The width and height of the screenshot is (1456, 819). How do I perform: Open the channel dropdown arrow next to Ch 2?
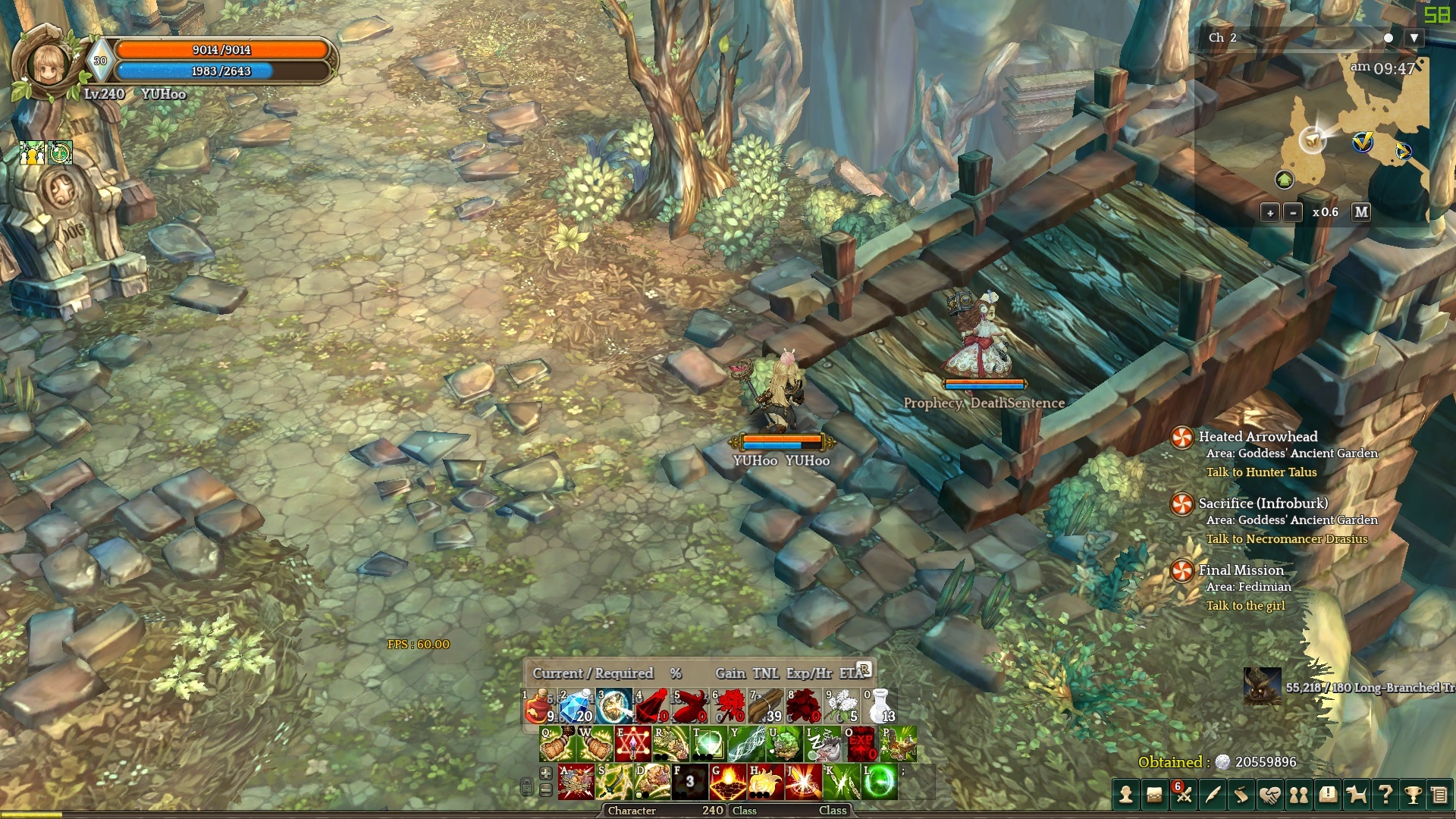pyautogui.click(x=1414, y=38)
